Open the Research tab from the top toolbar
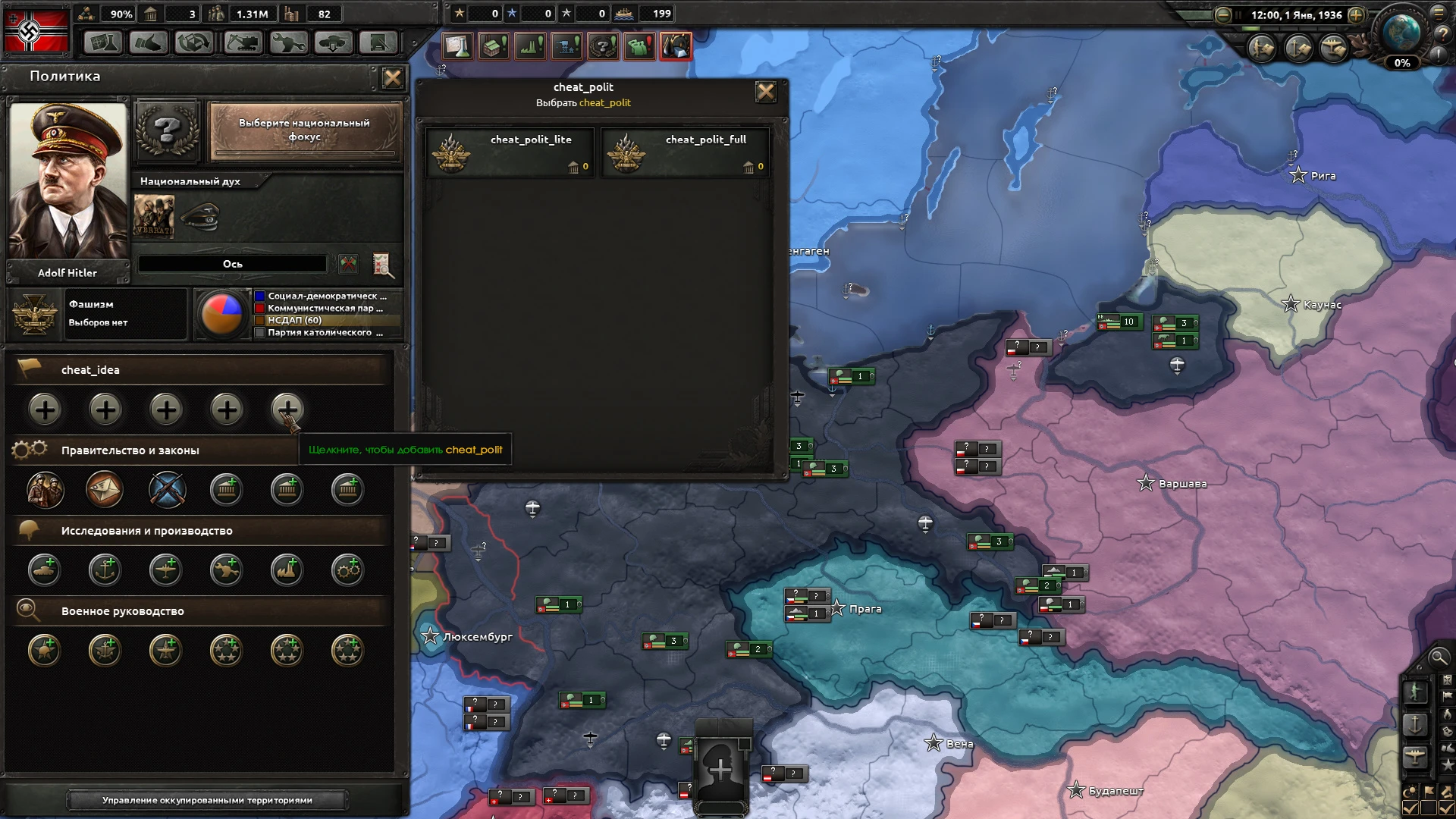The image size is (1456, 819). (102, 43)
